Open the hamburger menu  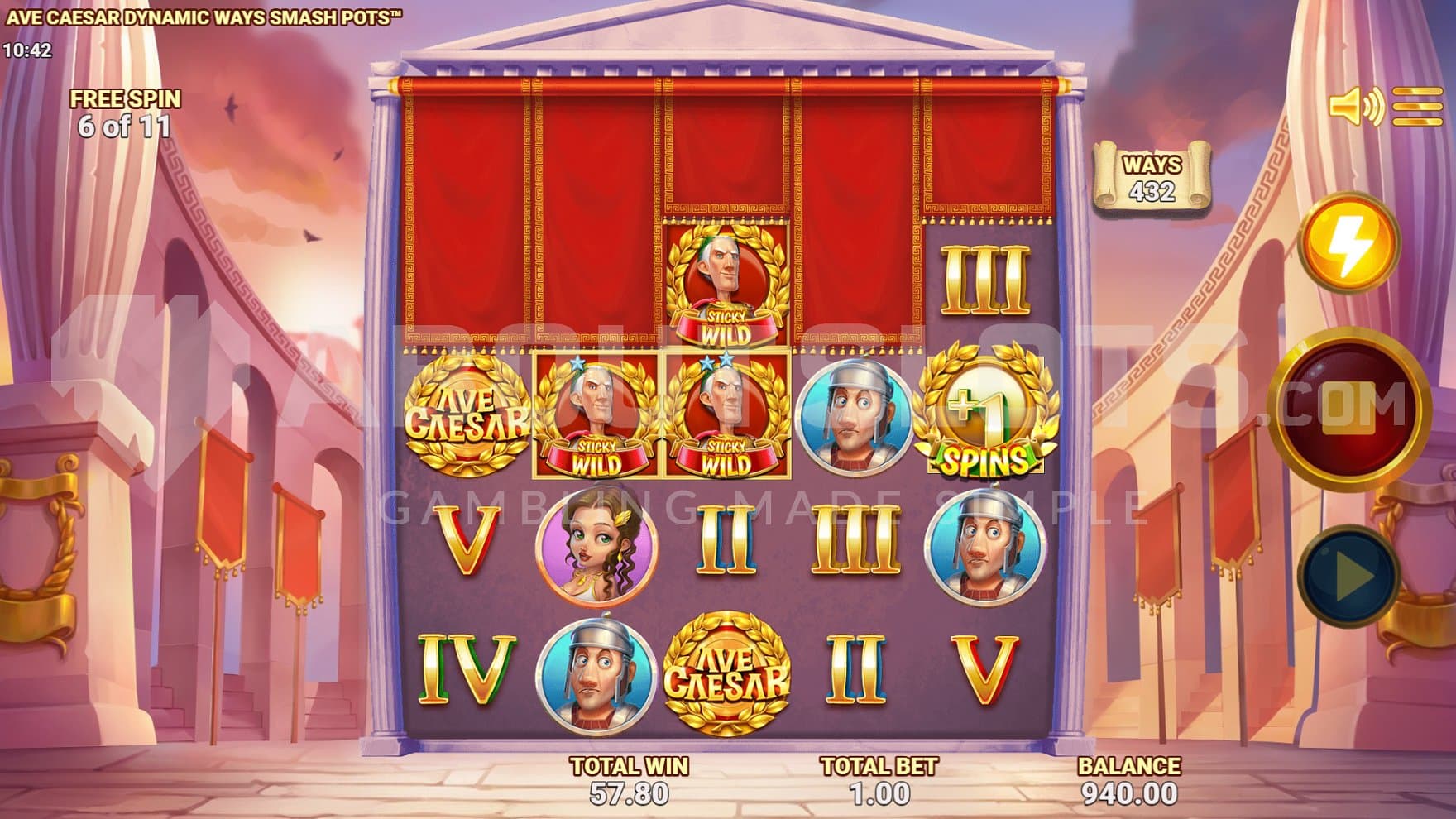(x=1417, y=107)
